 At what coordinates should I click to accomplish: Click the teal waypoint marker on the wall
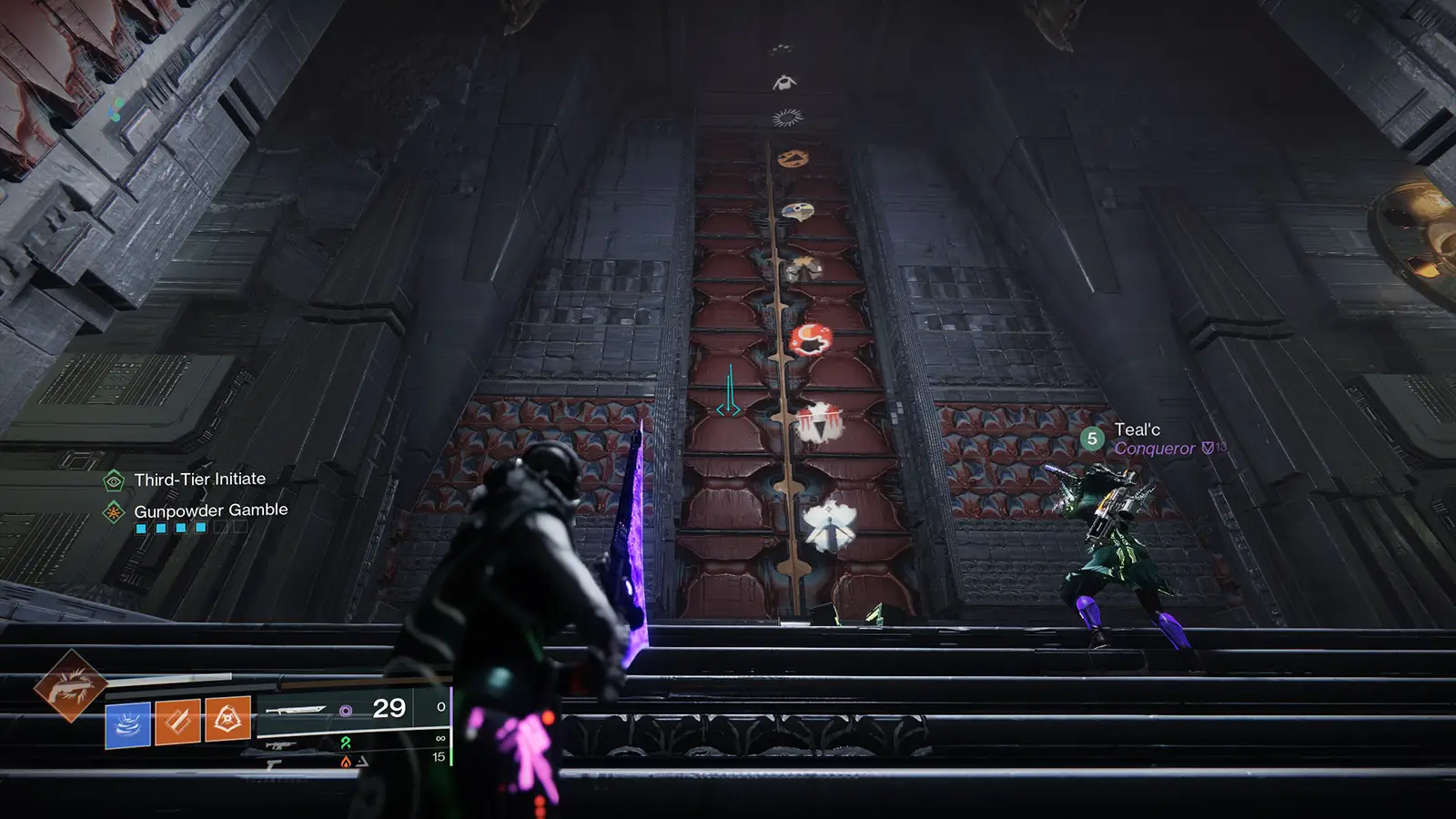click(727, 389)
